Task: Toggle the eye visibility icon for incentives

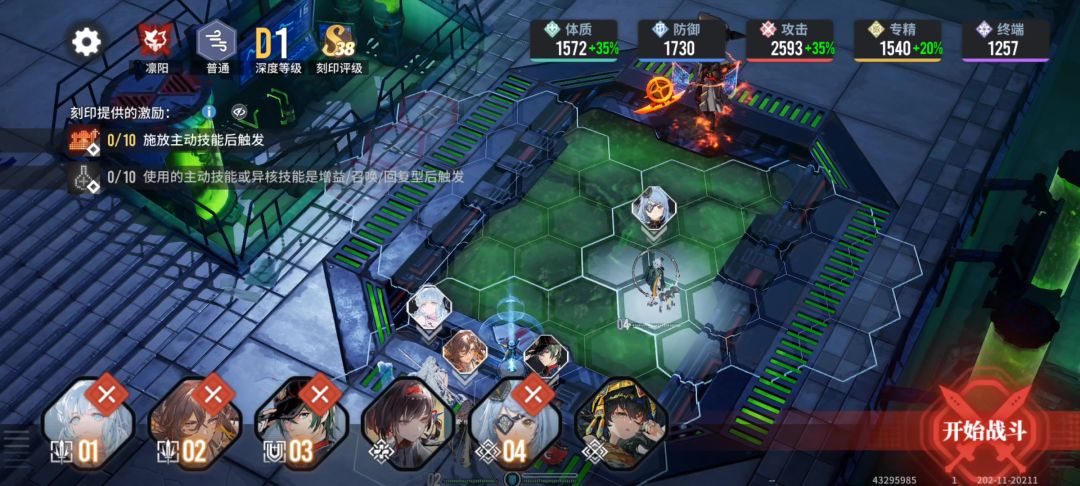Action: (x=239, y=112)
